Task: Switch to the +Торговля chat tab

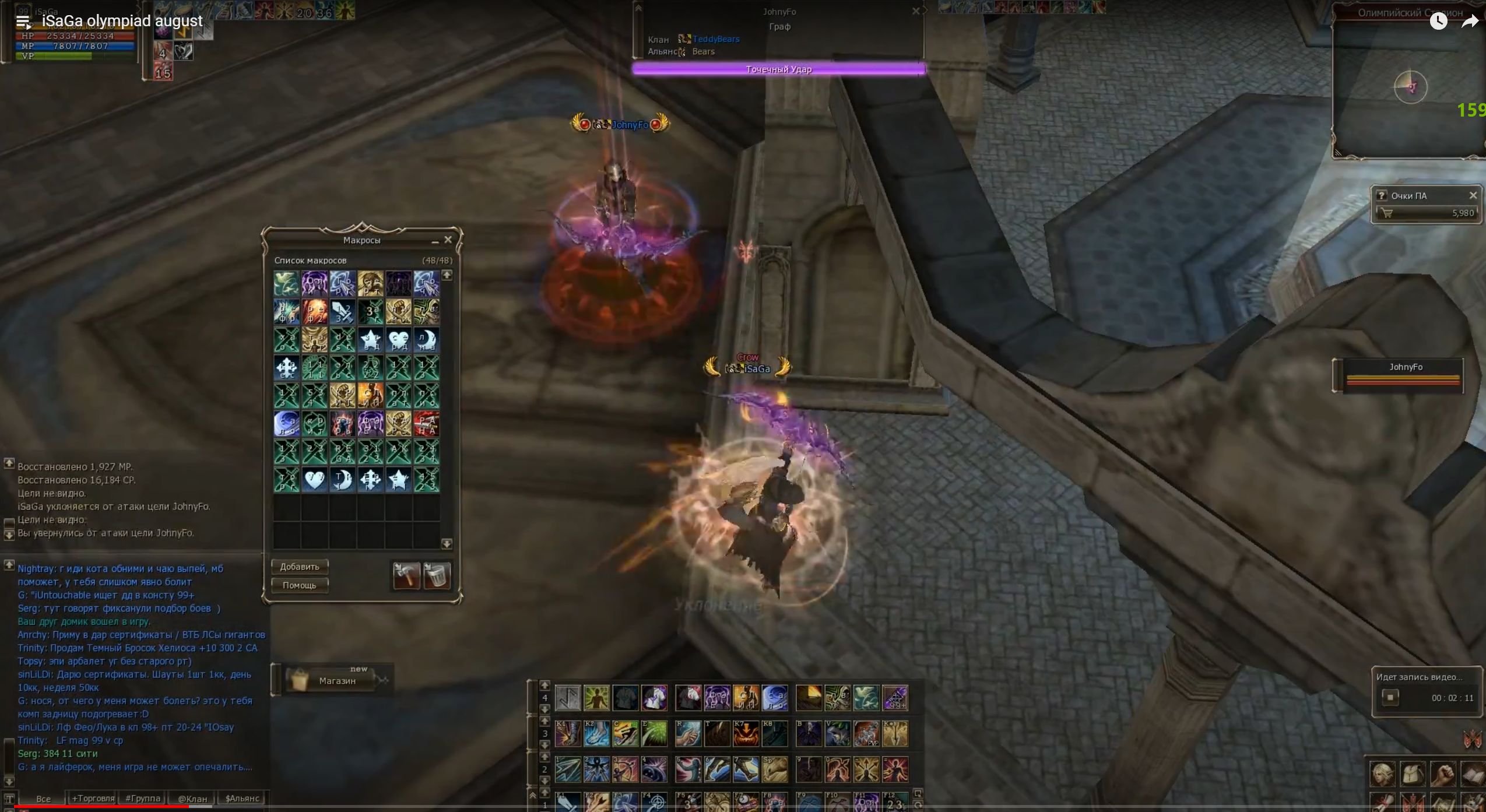Action: pyautogui.click(x=93, y=798)
